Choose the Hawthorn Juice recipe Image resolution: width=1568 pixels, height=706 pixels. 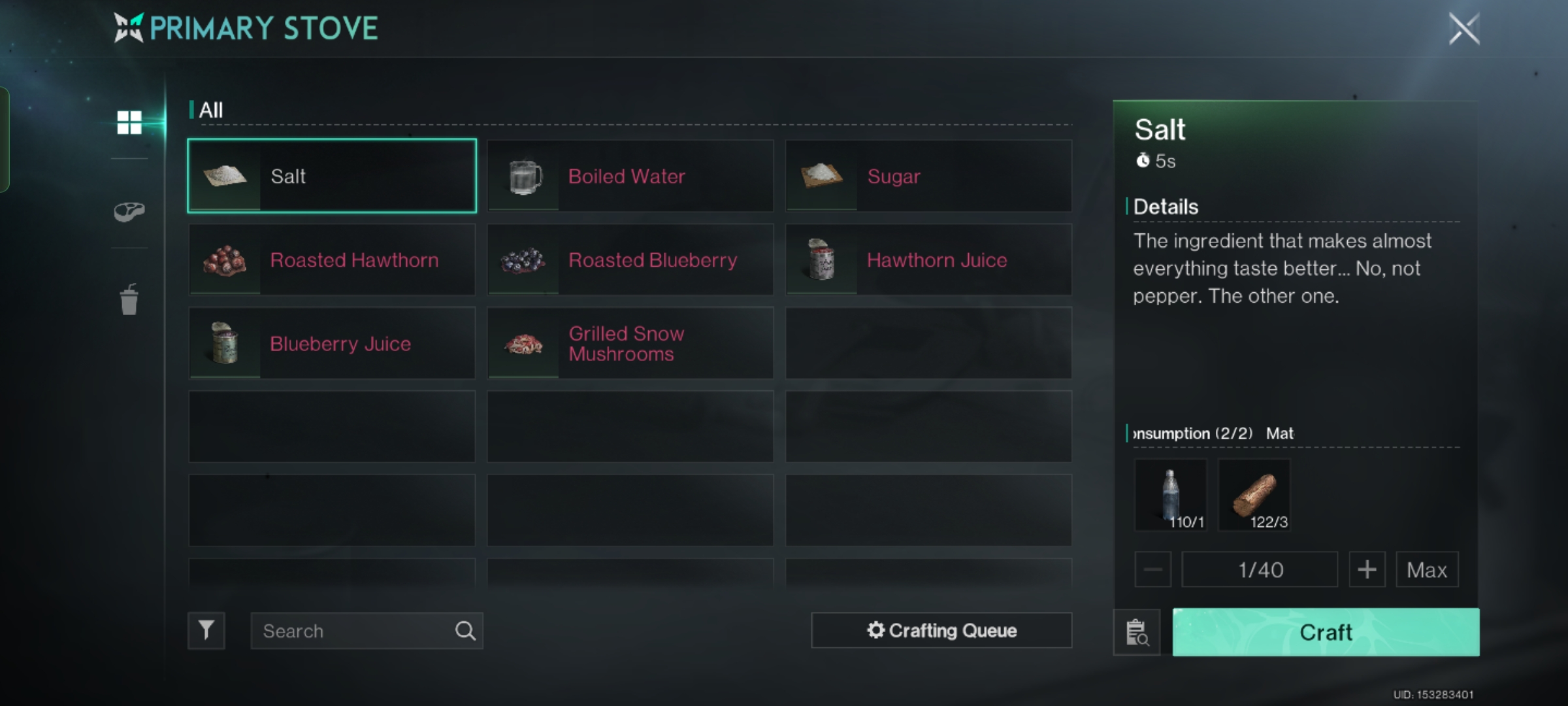pyautogui.click(x=928, y=260)
